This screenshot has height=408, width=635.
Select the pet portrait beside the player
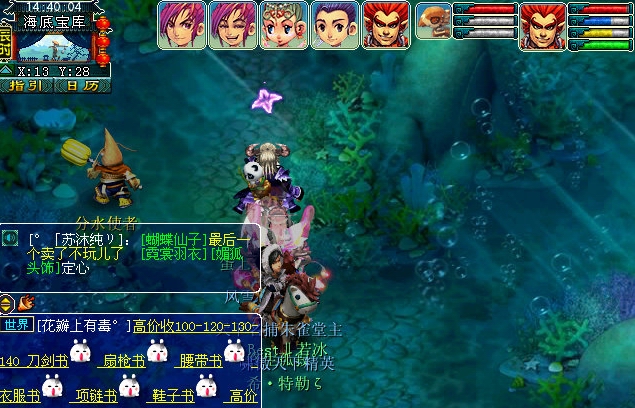(x=433, y=19)
